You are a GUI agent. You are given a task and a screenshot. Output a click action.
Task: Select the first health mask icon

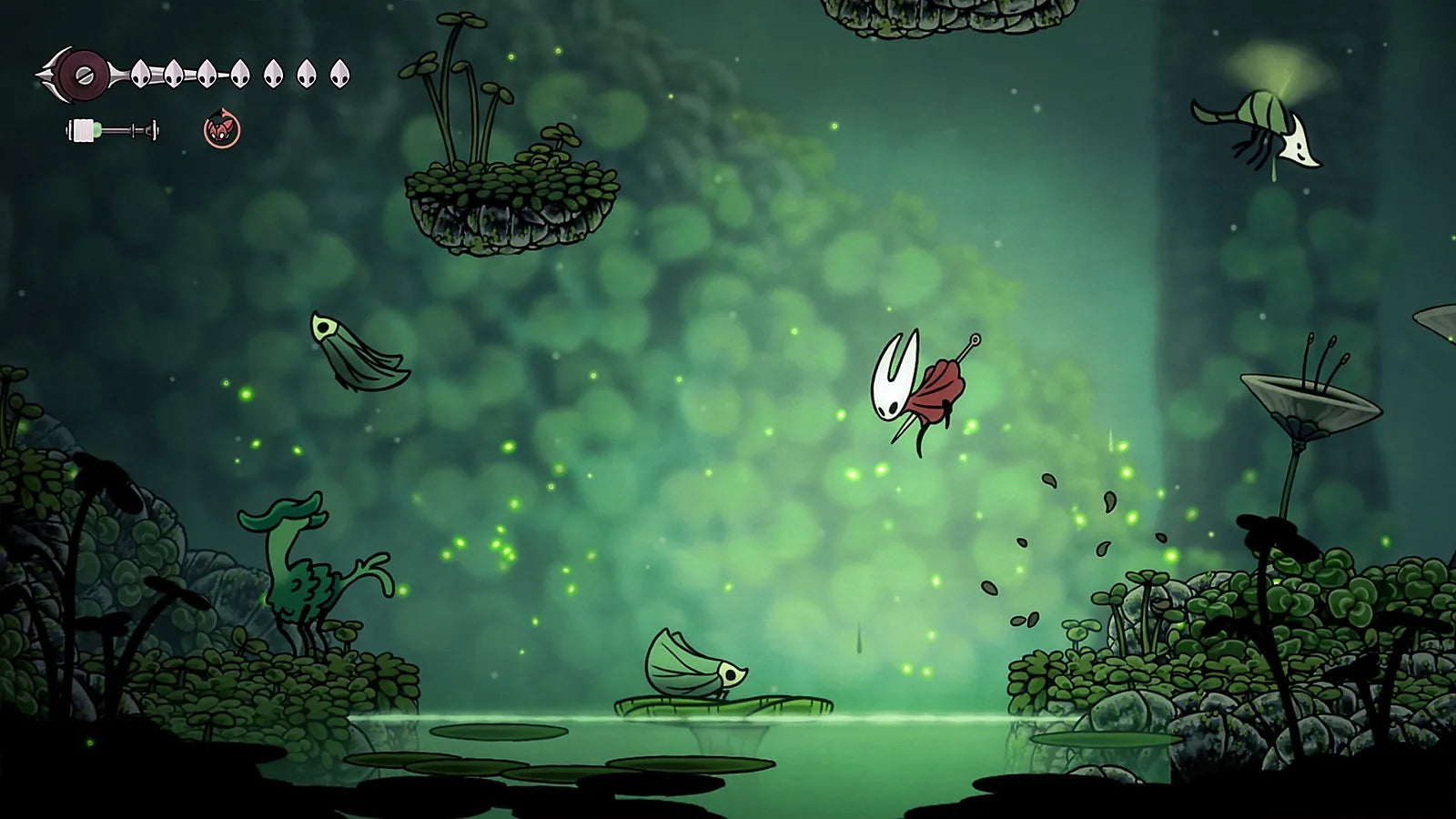coord(141,73)
